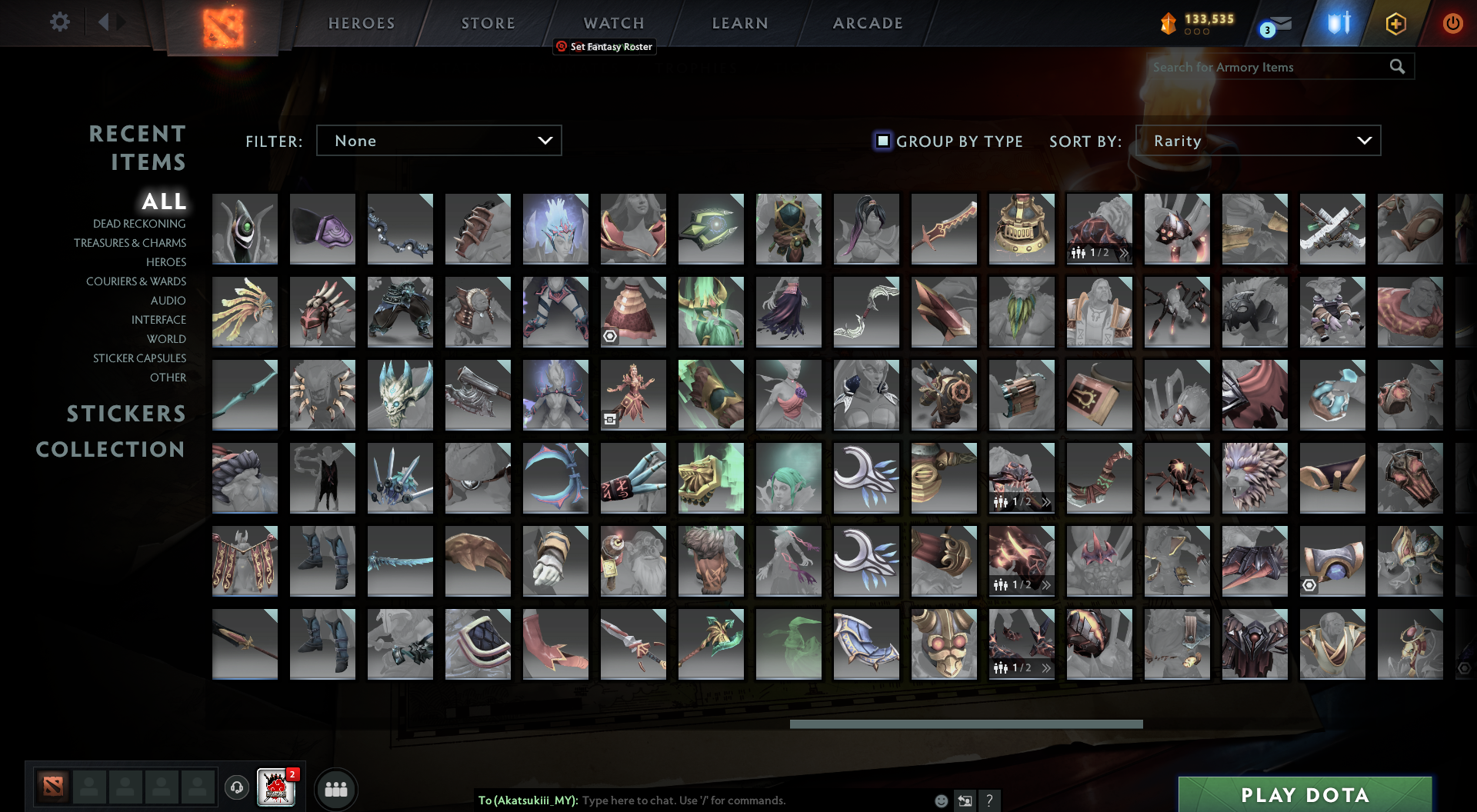Open the settings gear

(x=60, y=22)
